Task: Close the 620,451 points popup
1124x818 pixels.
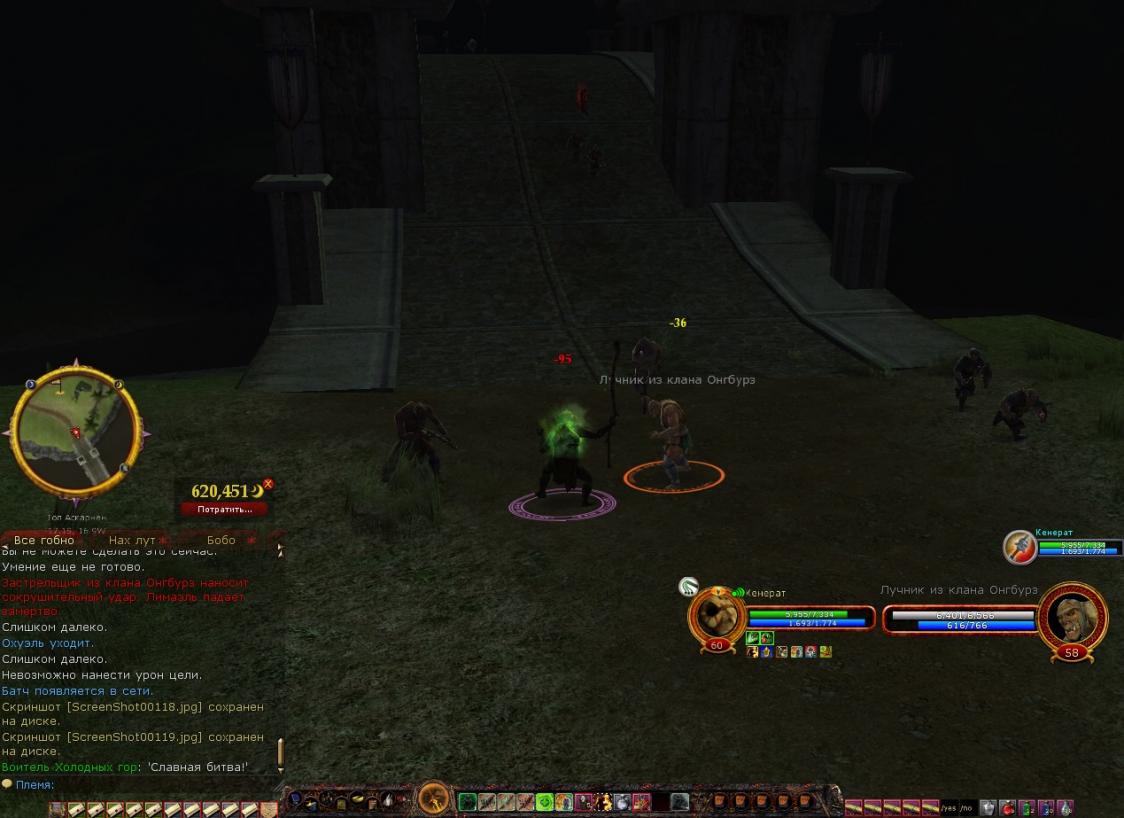Action: pos(268,484)
